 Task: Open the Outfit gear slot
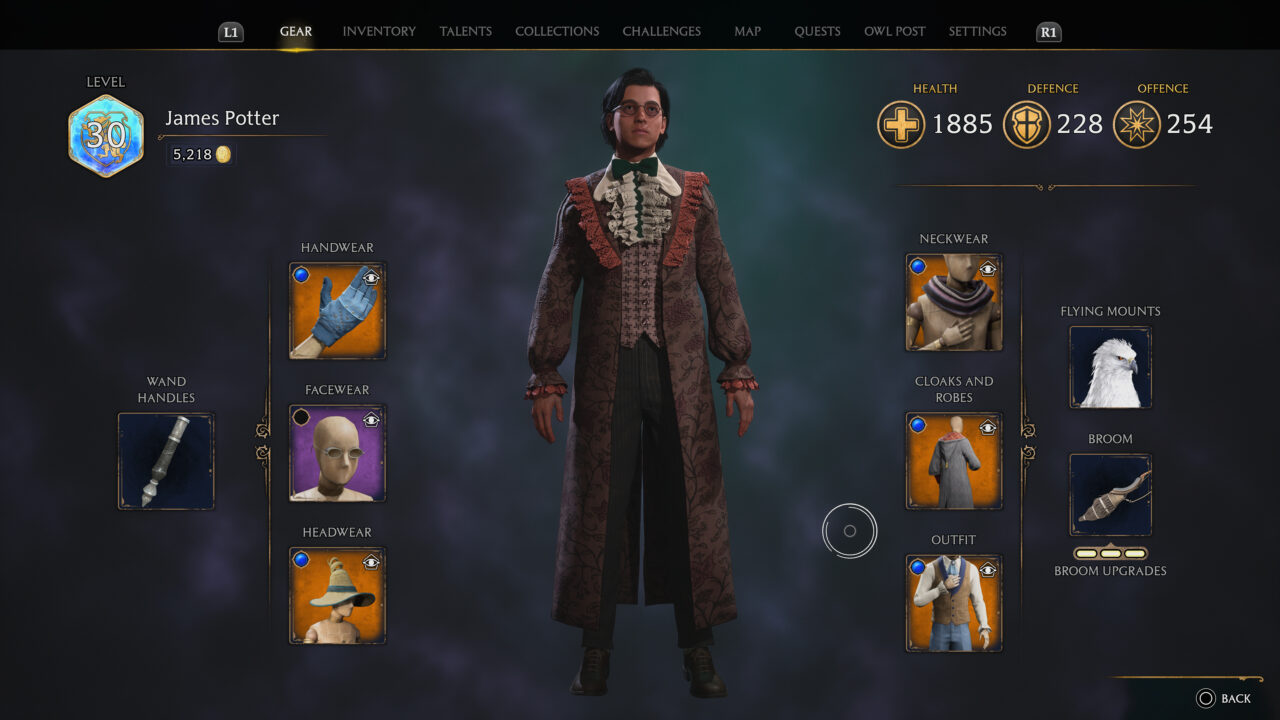click(953, 602)
